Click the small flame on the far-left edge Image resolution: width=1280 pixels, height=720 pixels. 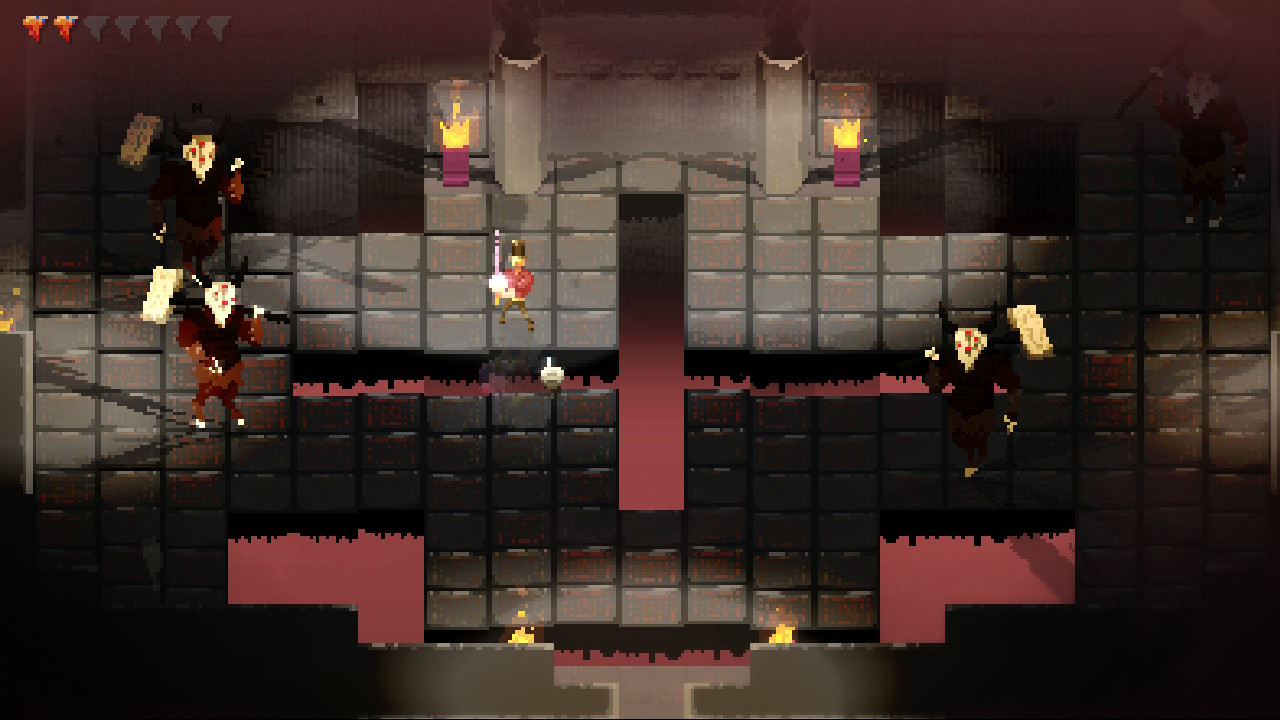pos(8,323)
